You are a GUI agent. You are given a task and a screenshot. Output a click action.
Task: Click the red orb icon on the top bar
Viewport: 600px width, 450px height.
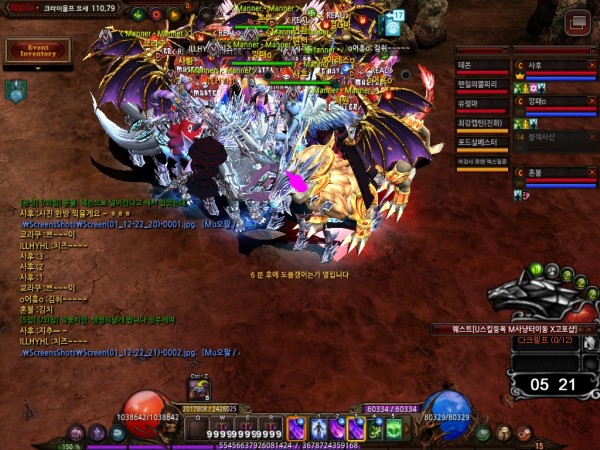pyautogui.click(x=155, y=15)
